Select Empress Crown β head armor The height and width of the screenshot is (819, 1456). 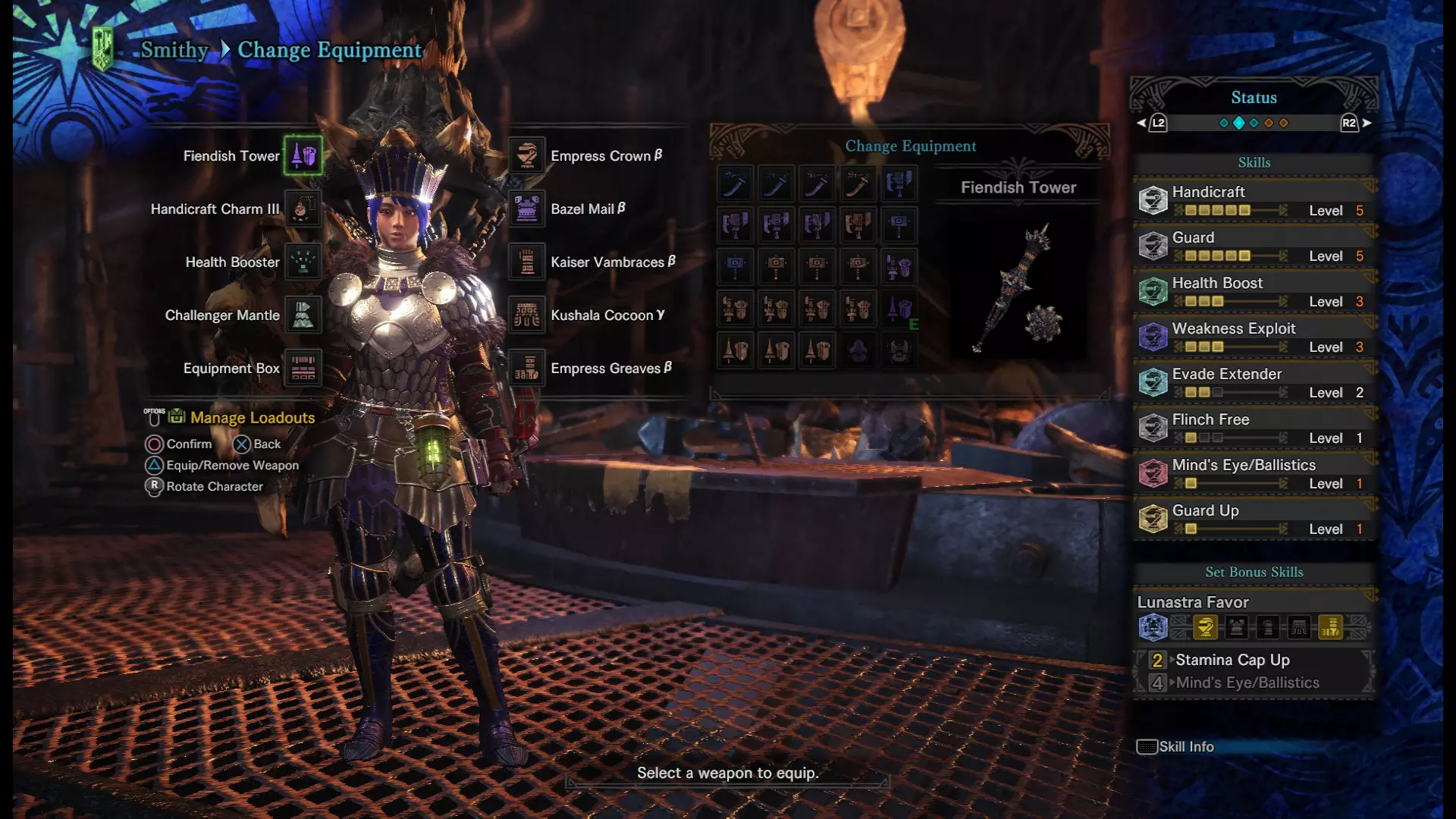pos(527,155)
